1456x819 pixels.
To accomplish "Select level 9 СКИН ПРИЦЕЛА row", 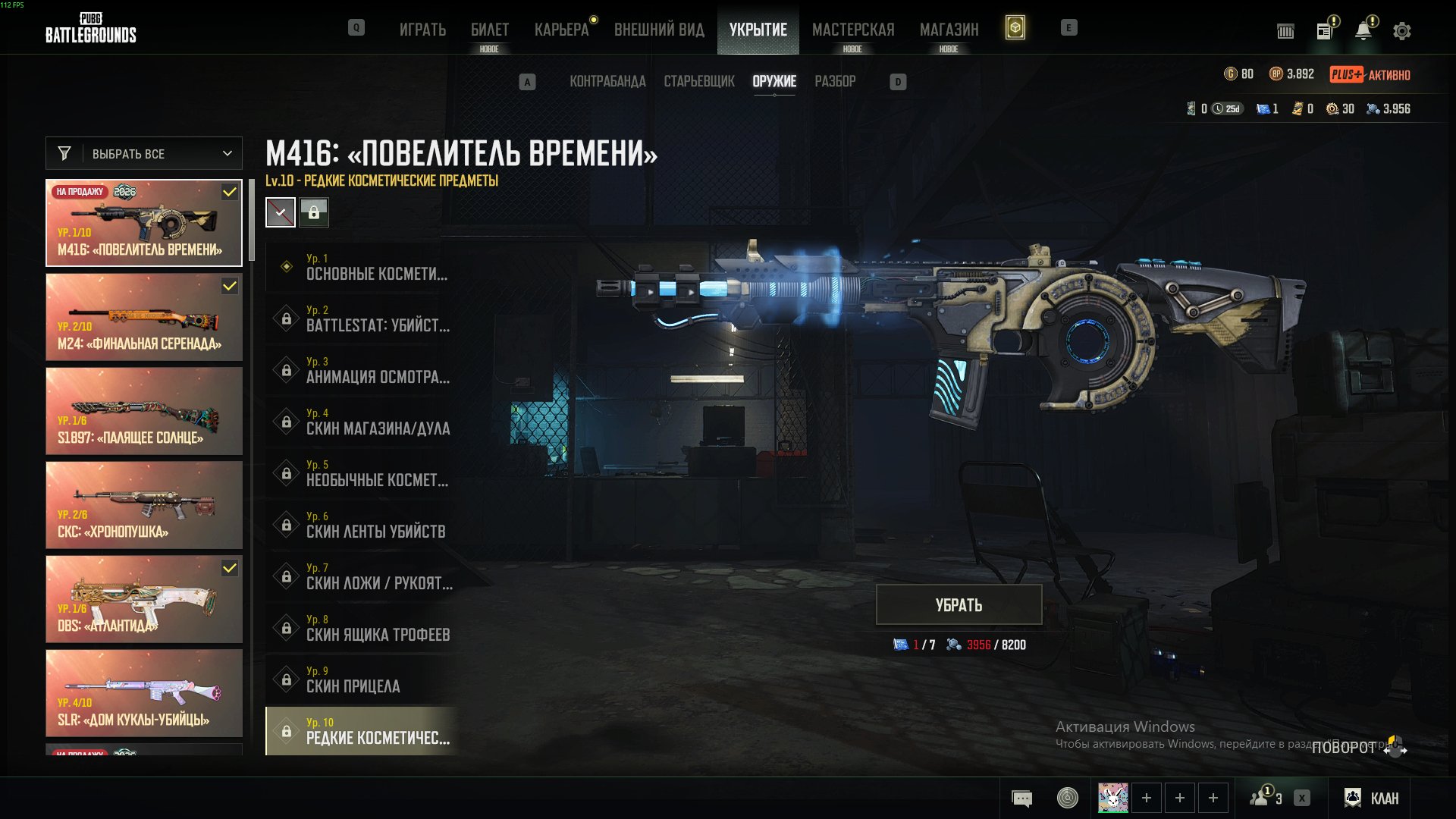I will [x=362, y=679].
